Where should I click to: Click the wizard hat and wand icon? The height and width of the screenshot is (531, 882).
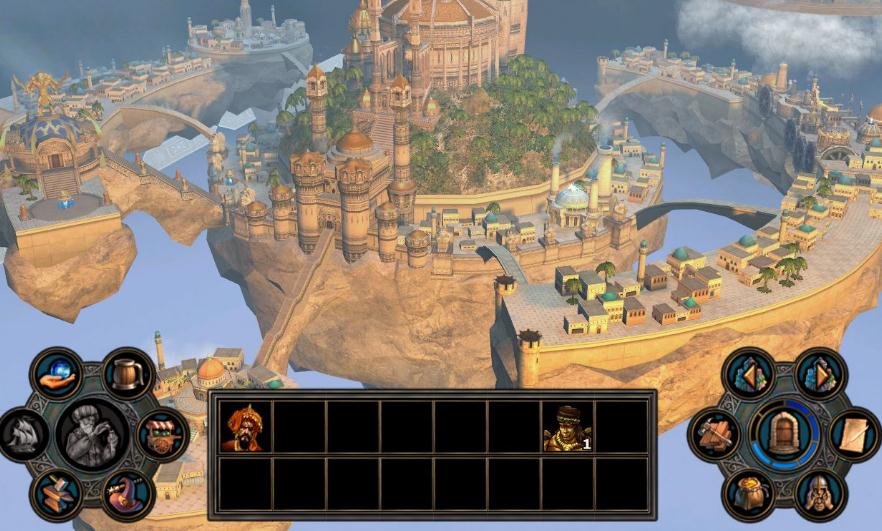127,495
